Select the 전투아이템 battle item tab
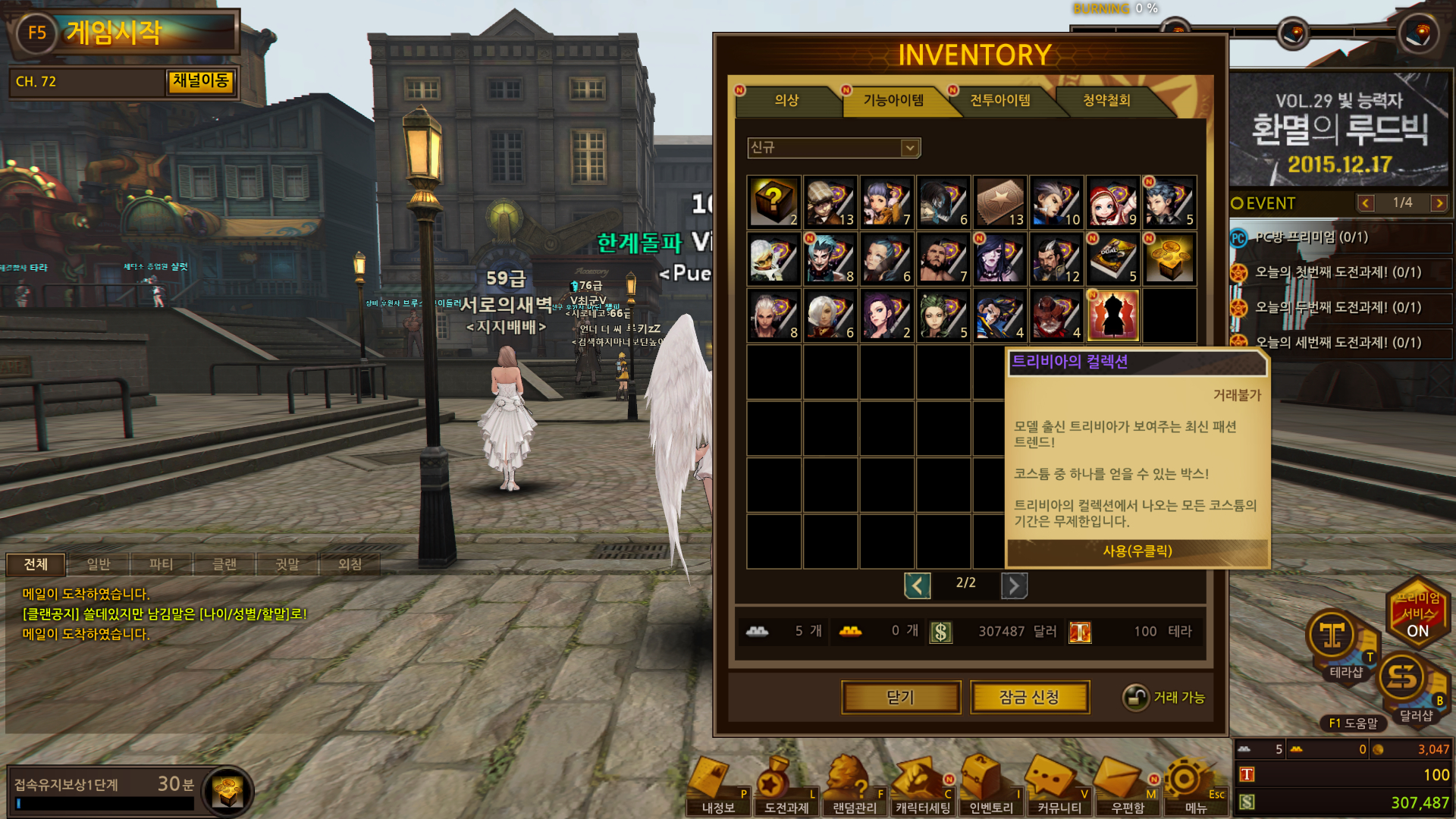This screenshot has height=819, width=1456. [999, 100]
